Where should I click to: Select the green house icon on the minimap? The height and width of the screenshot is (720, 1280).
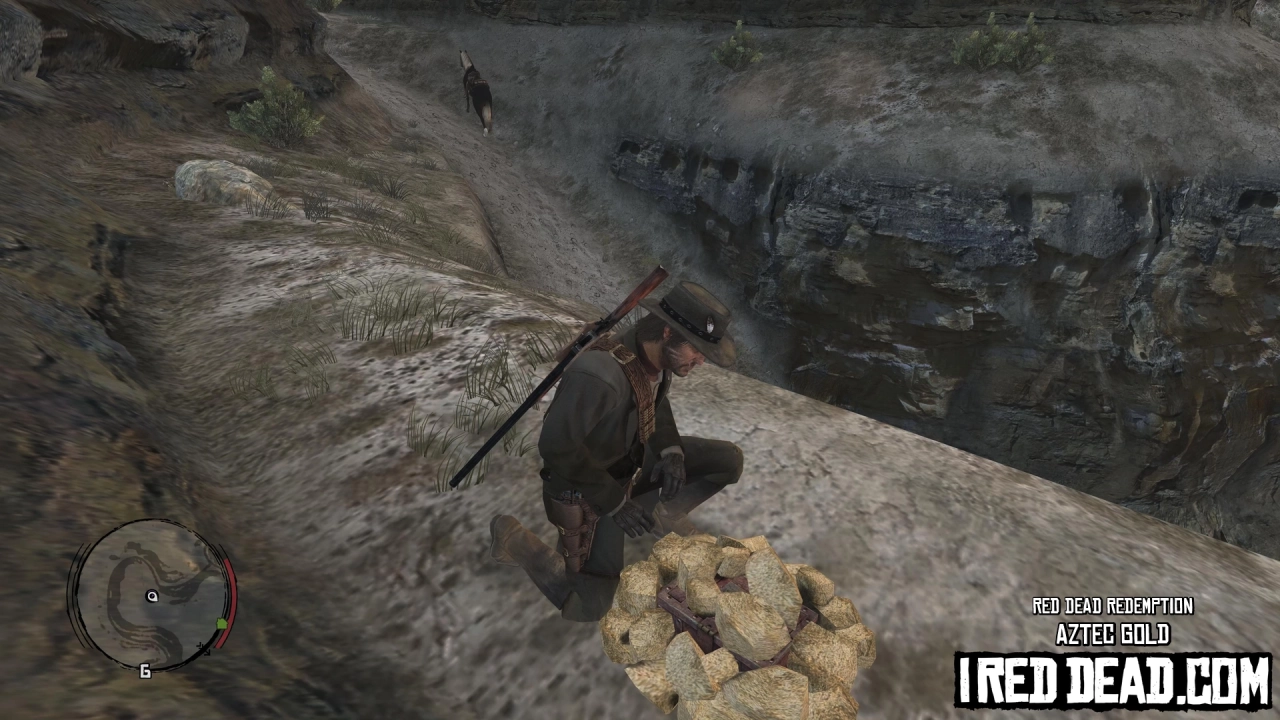(221, 623)
